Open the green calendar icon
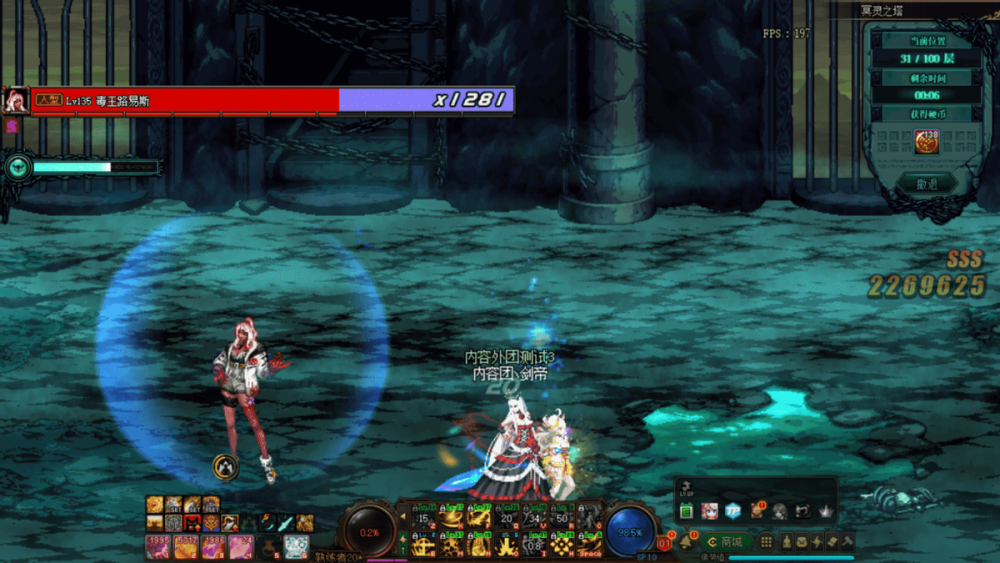1000x563 pixels. point(687,511)
